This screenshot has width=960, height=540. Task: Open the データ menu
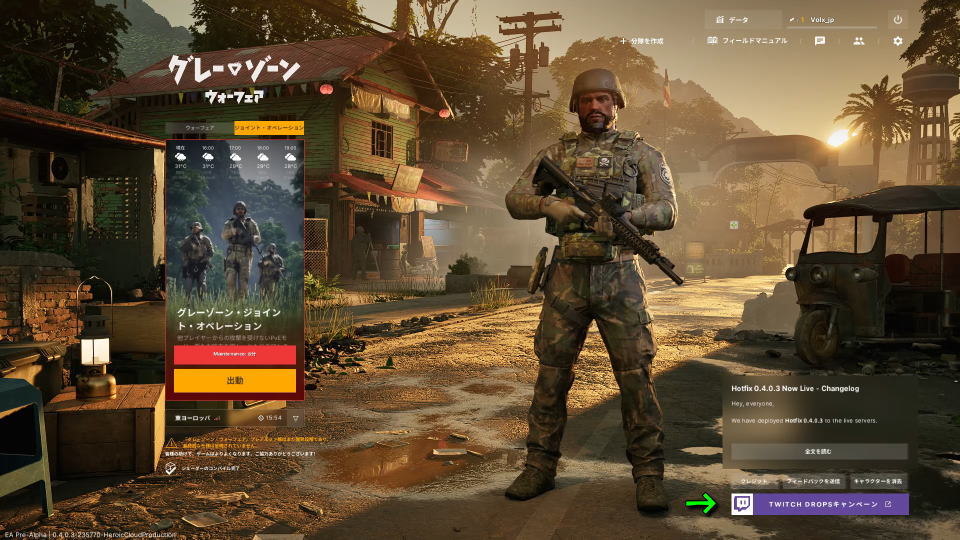[x=742, y=19]
